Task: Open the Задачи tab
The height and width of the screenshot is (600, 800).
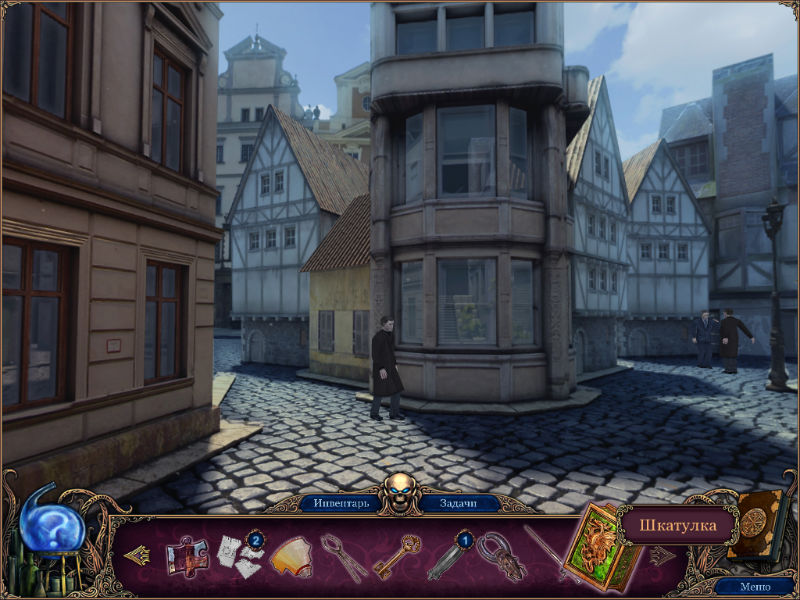Action: pos(459,503)
